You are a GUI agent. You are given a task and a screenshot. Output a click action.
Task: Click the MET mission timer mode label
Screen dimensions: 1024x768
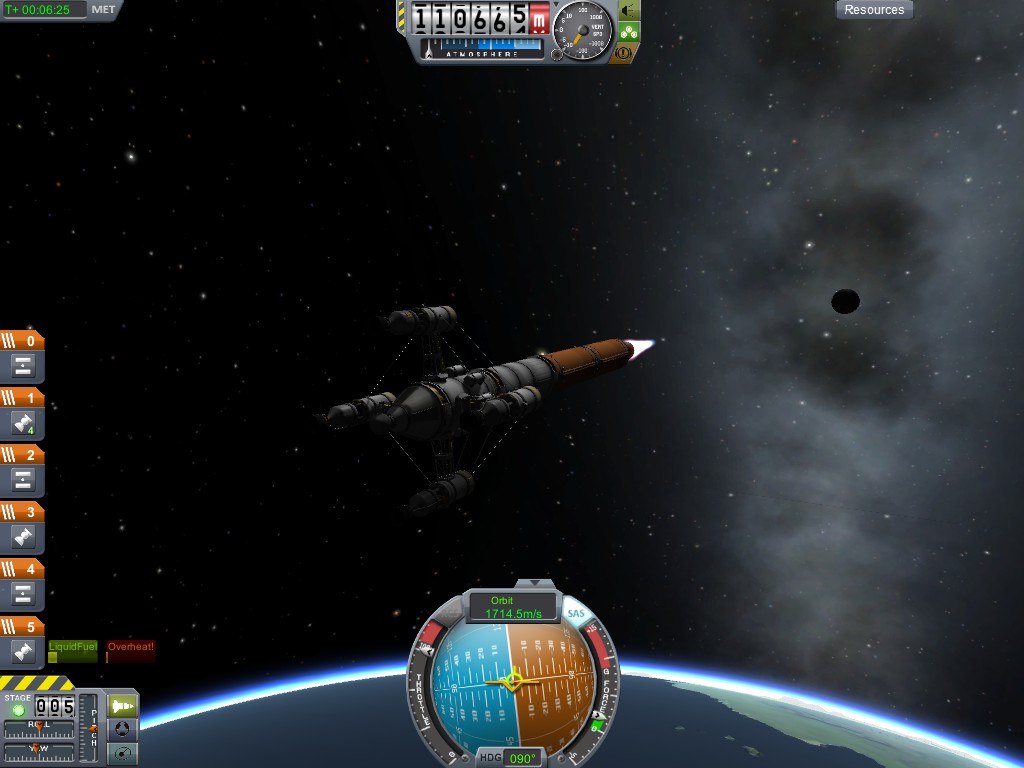103,10
